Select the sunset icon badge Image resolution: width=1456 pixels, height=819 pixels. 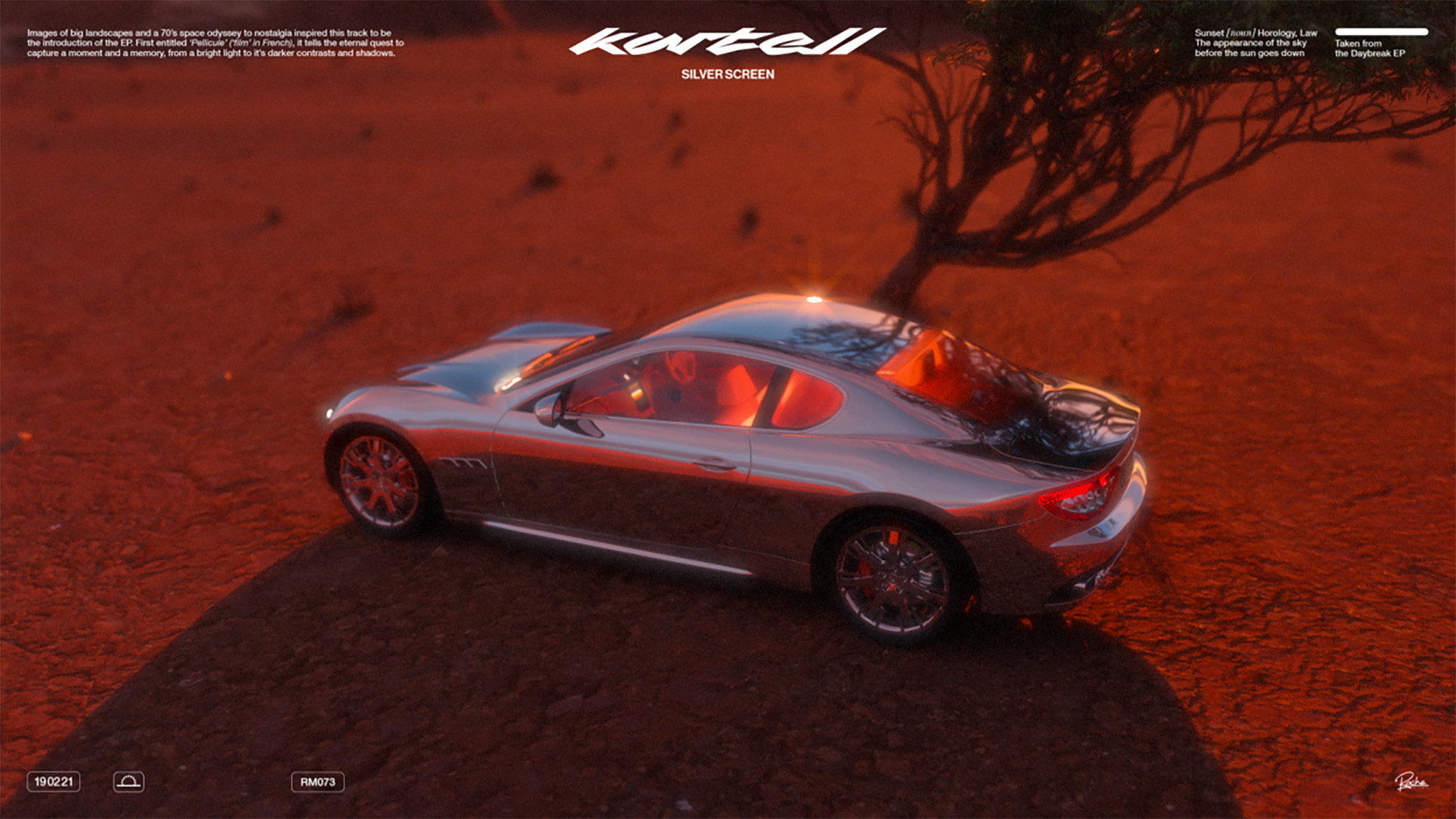point(129,781)
